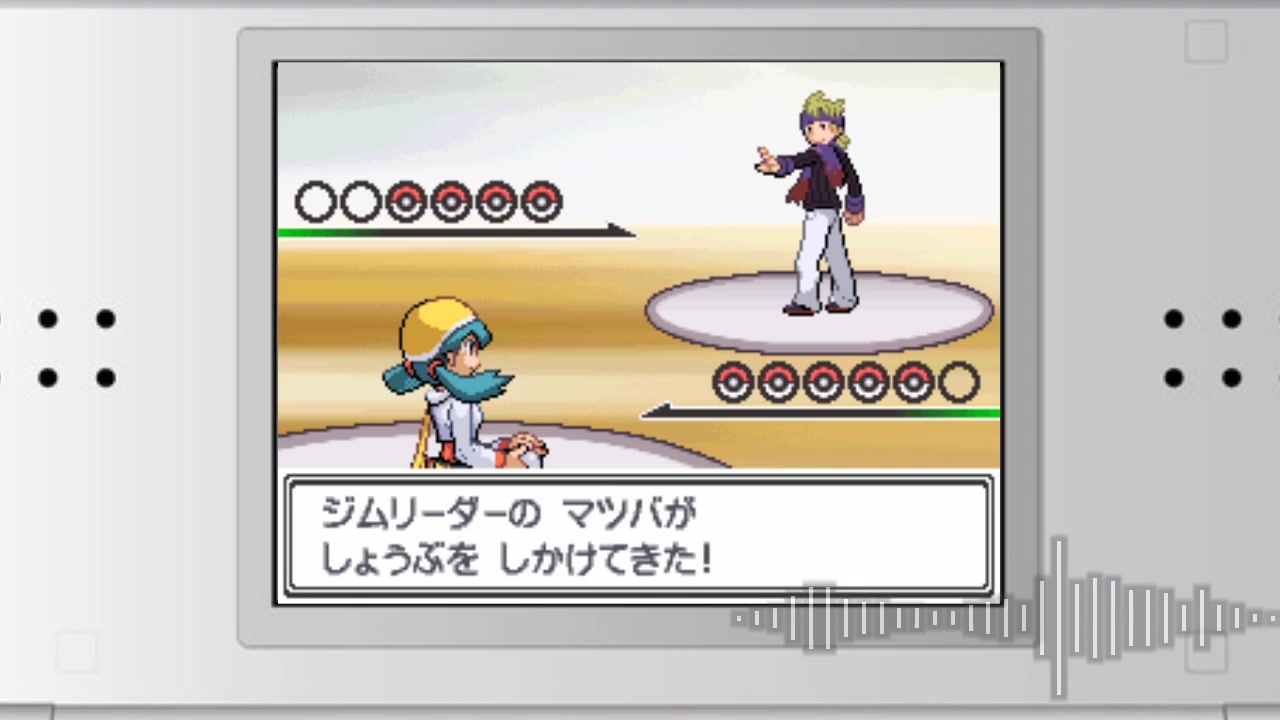Select the empty ball slot at the end of the player's lineup
Image resolution: width=1280 pixels, height=720 pixels.
(x=957, y=382)
